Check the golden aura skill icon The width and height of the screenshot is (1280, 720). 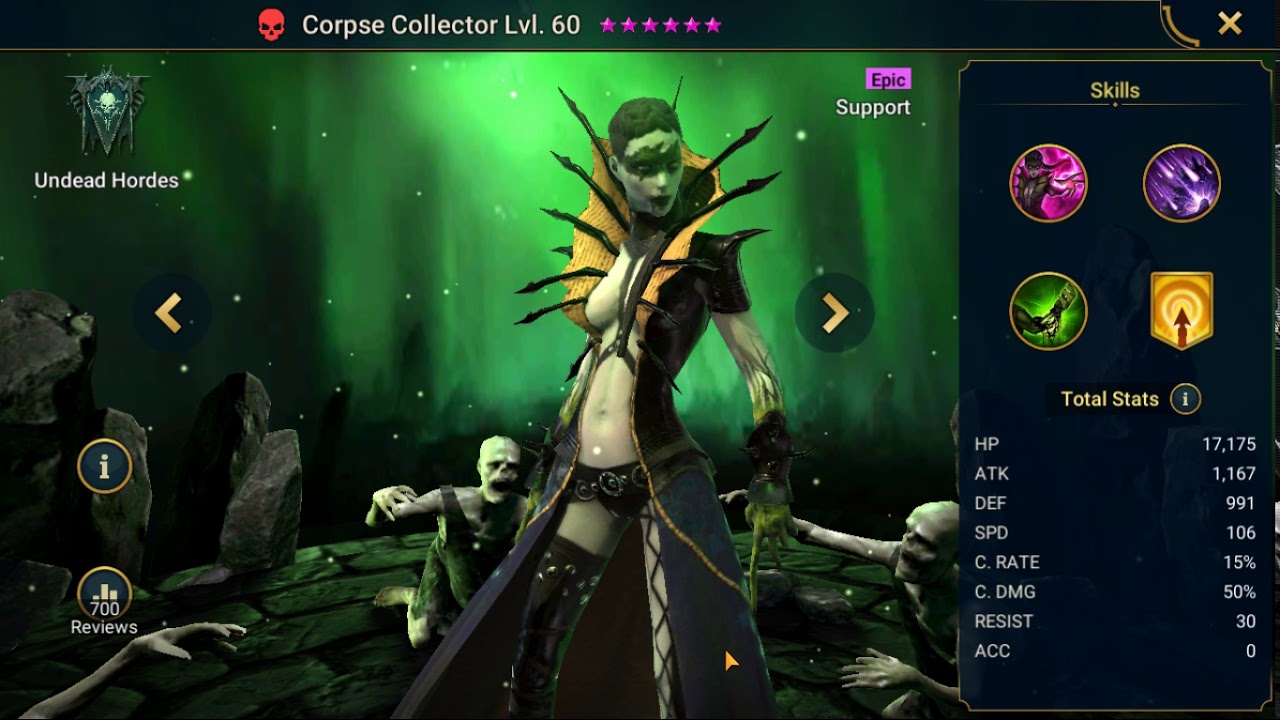(x=1181, y=311)
